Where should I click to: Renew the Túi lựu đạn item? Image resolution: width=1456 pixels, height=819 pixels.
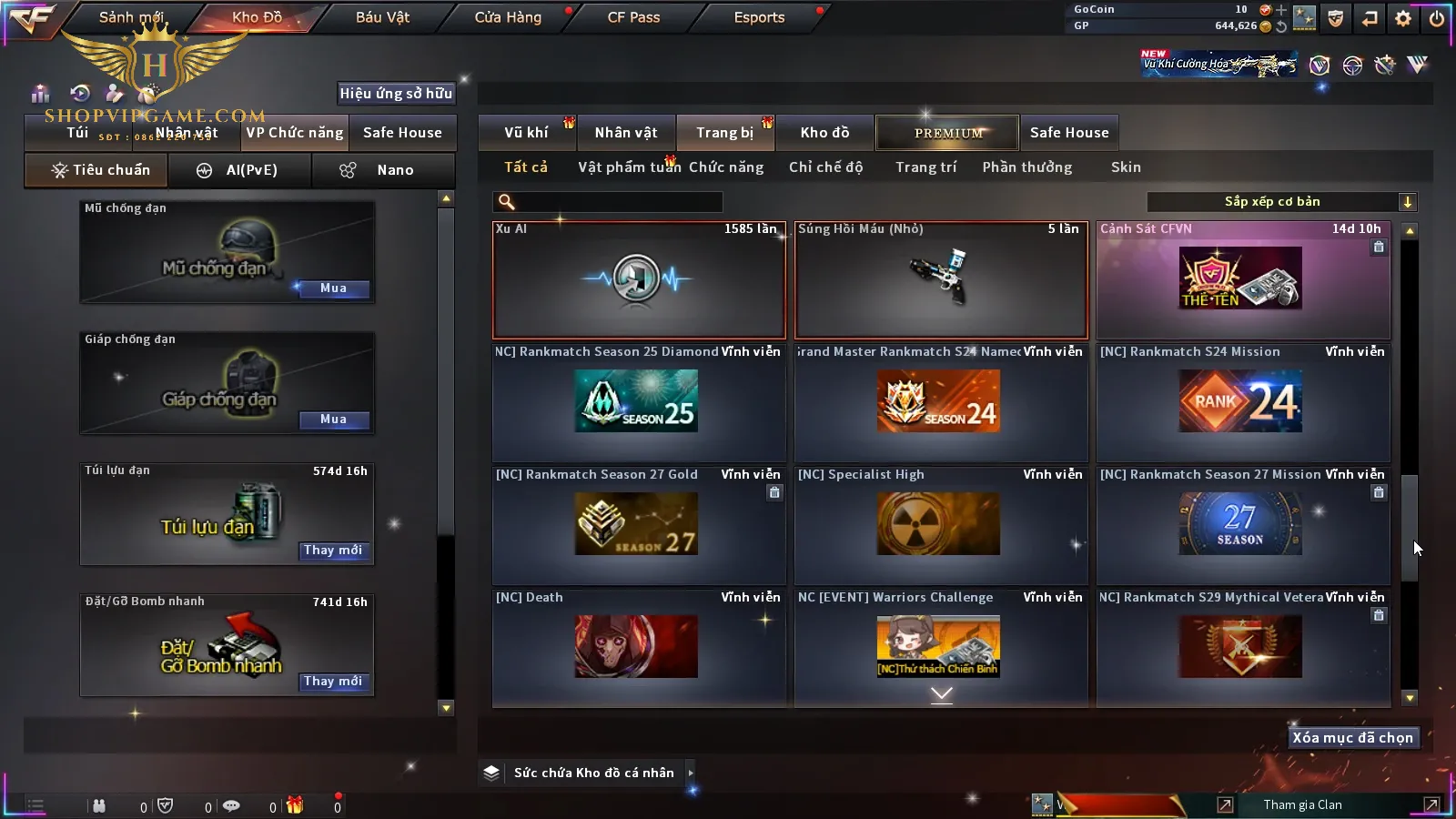coord(333,551)
